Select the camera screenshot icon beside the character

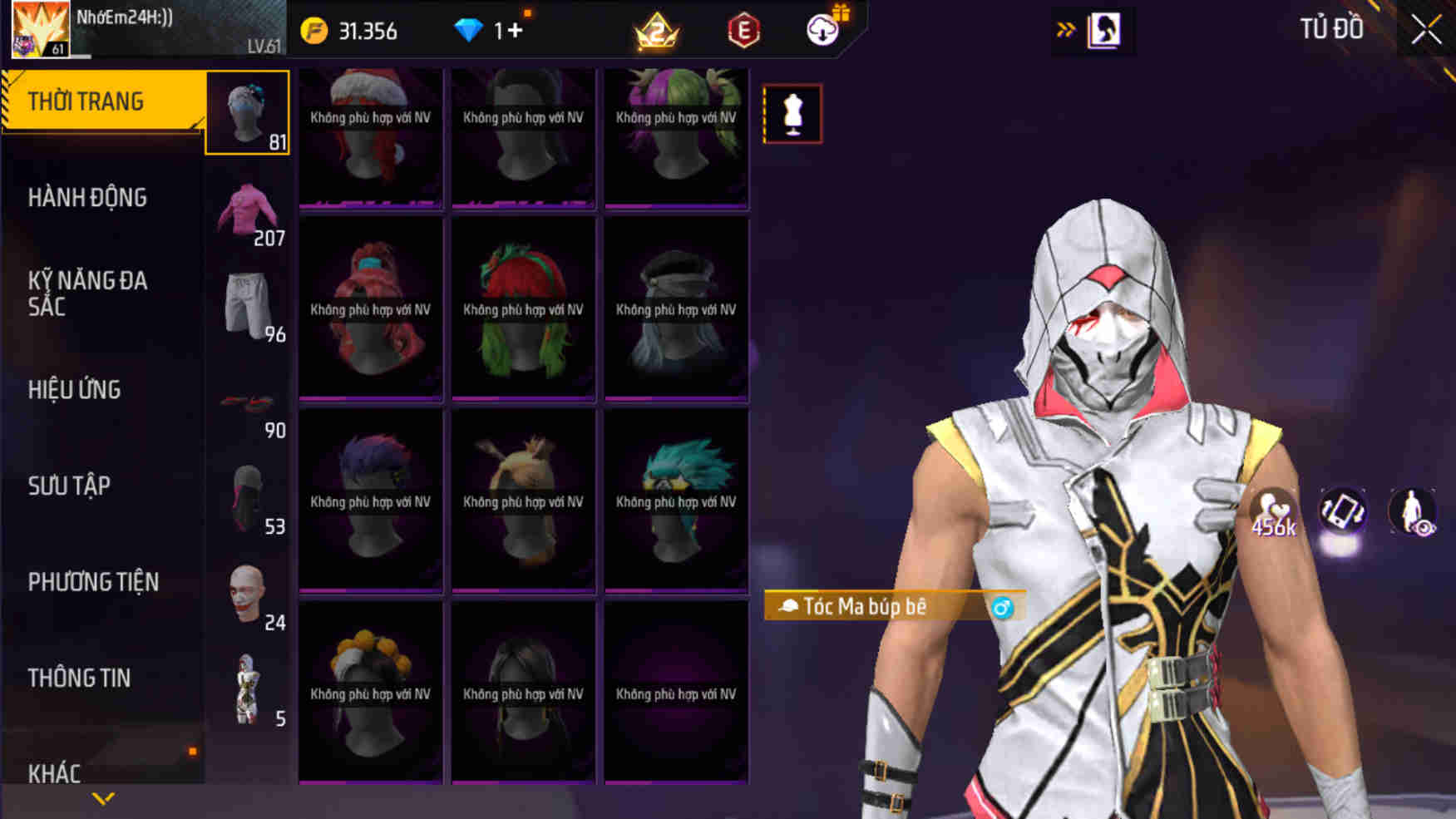[x=1342, y=507]
